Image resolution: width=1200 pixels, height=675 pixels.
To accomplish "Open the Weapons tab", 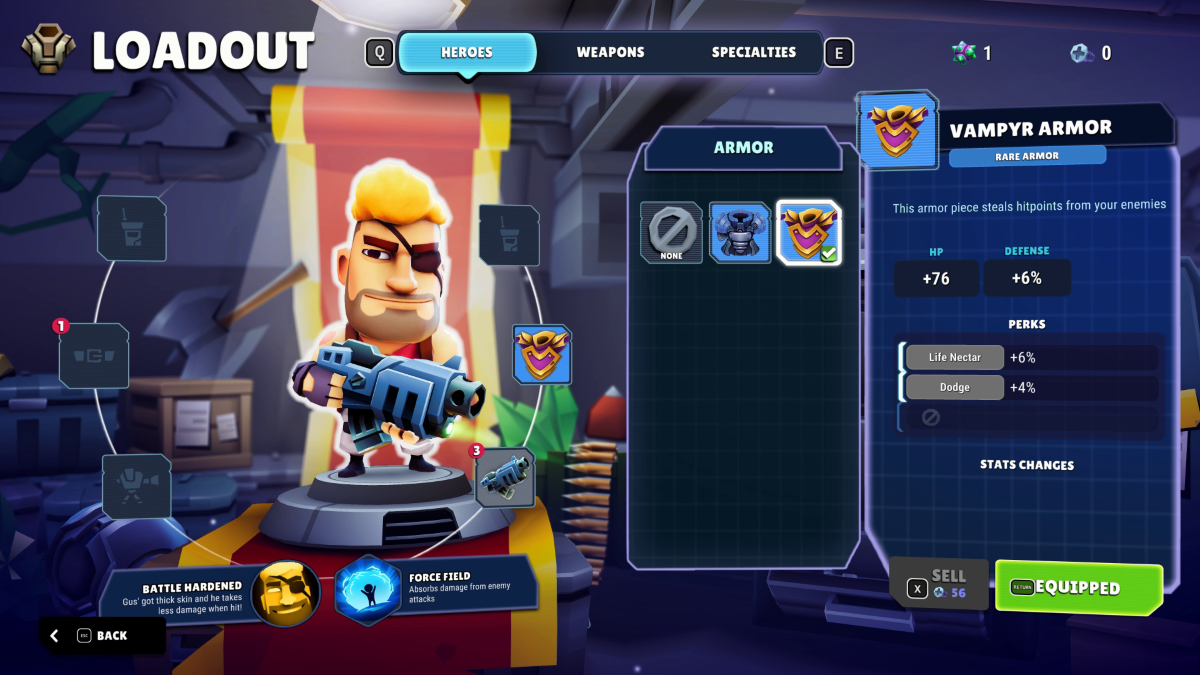I will 610,53.
